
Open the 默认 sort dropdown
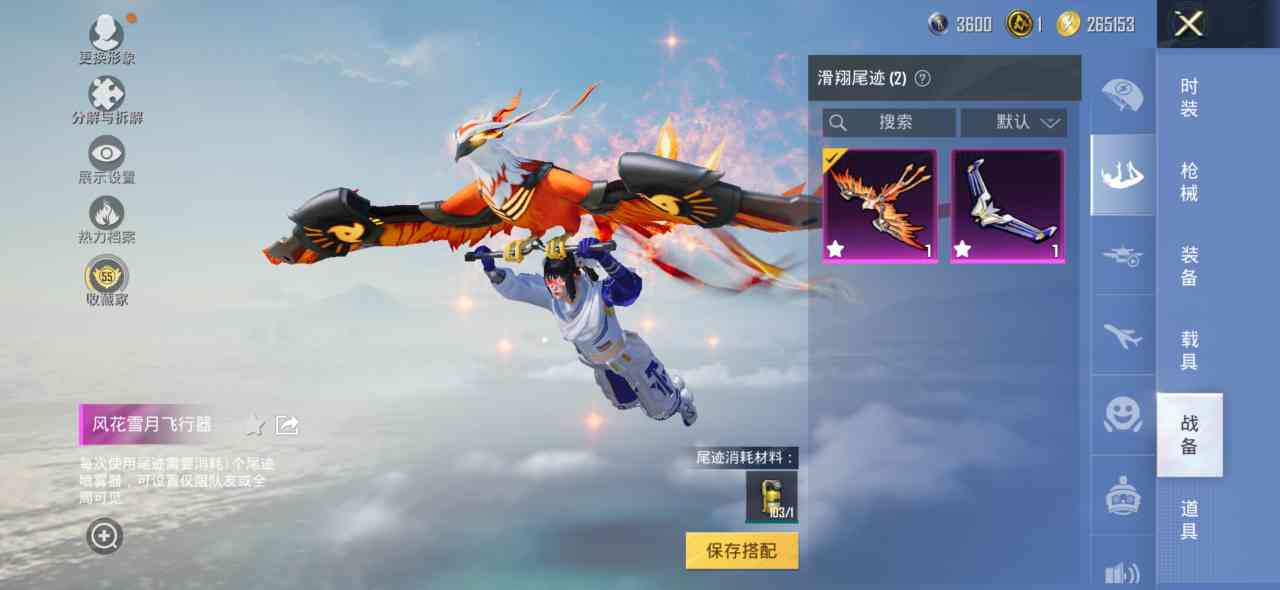click(x=1014, y=122)
